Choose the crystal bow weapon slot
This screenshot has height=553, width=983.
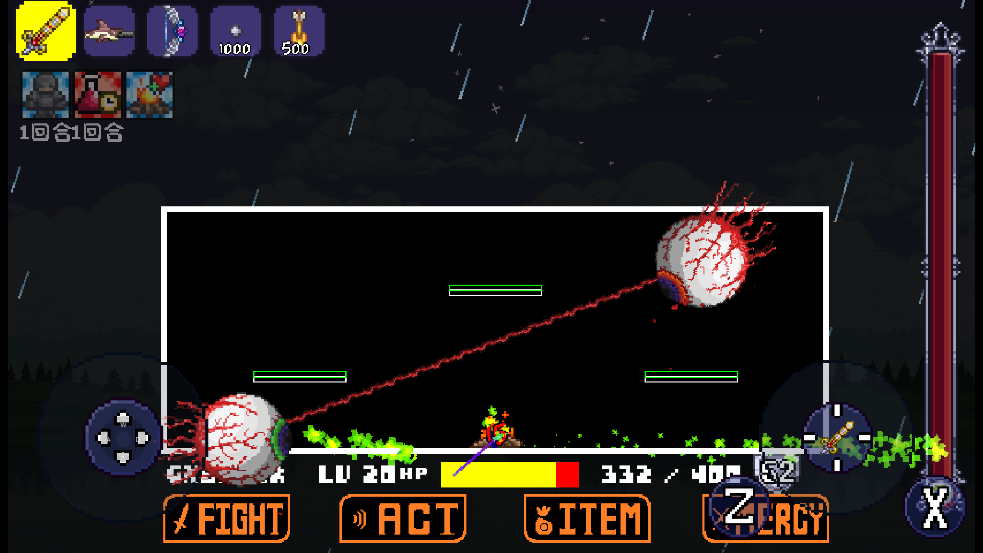[172, 31]
